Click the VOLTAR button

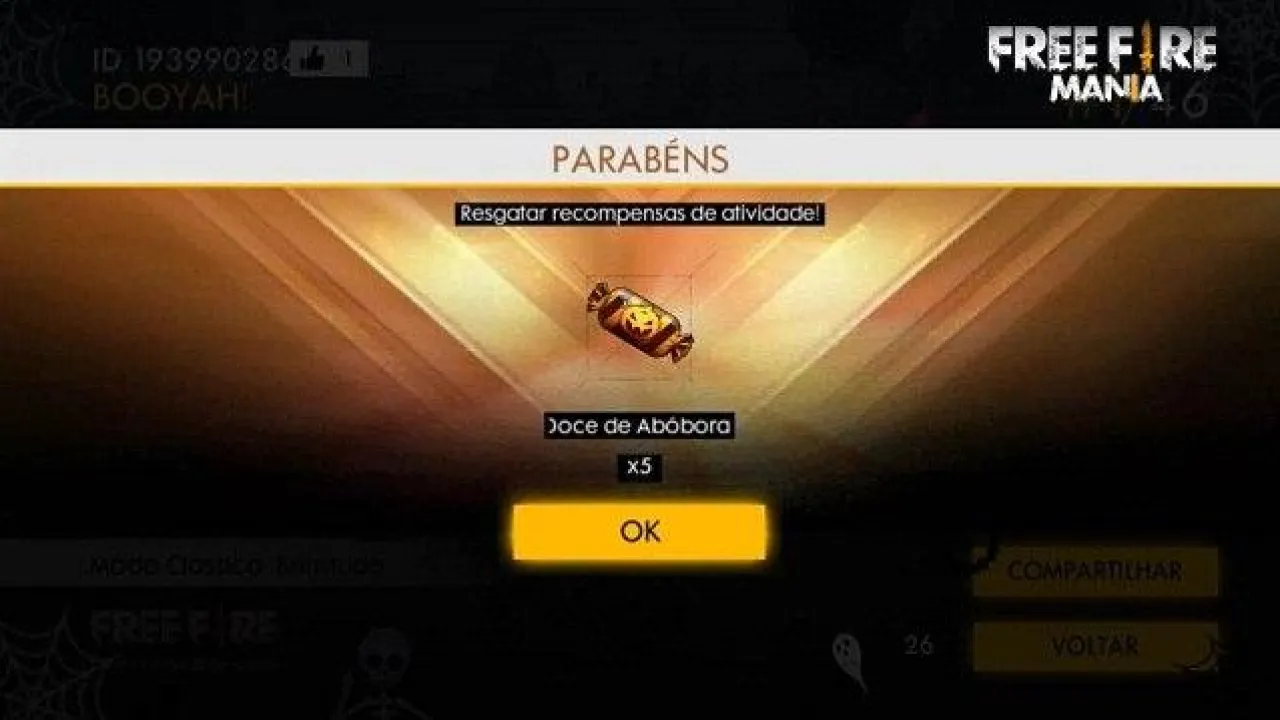[1096, 646]
